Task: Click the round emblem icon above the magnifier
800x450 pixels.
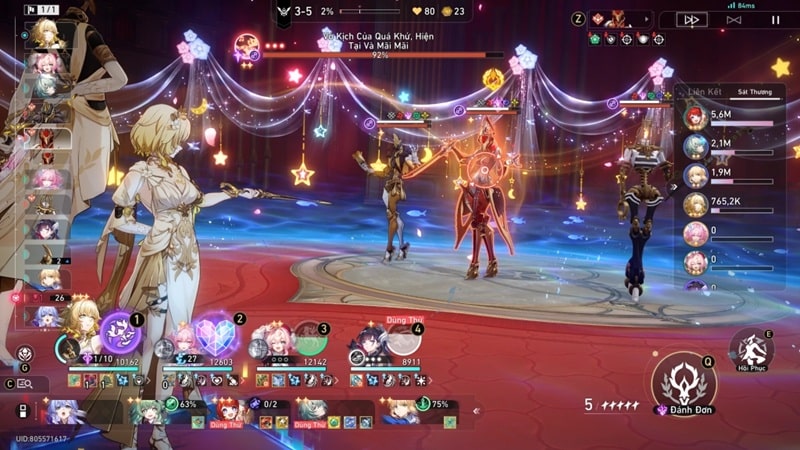Action: pos(24,353)
